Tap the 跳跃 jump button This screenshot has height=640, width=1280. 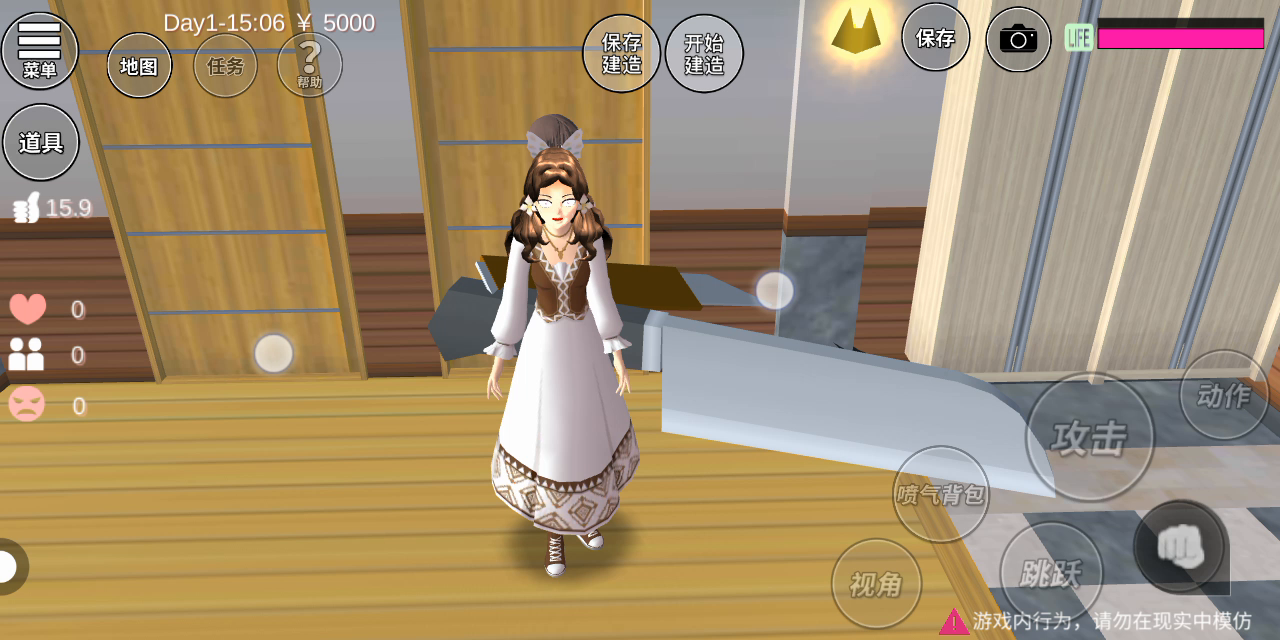[x=1051, y=573]
